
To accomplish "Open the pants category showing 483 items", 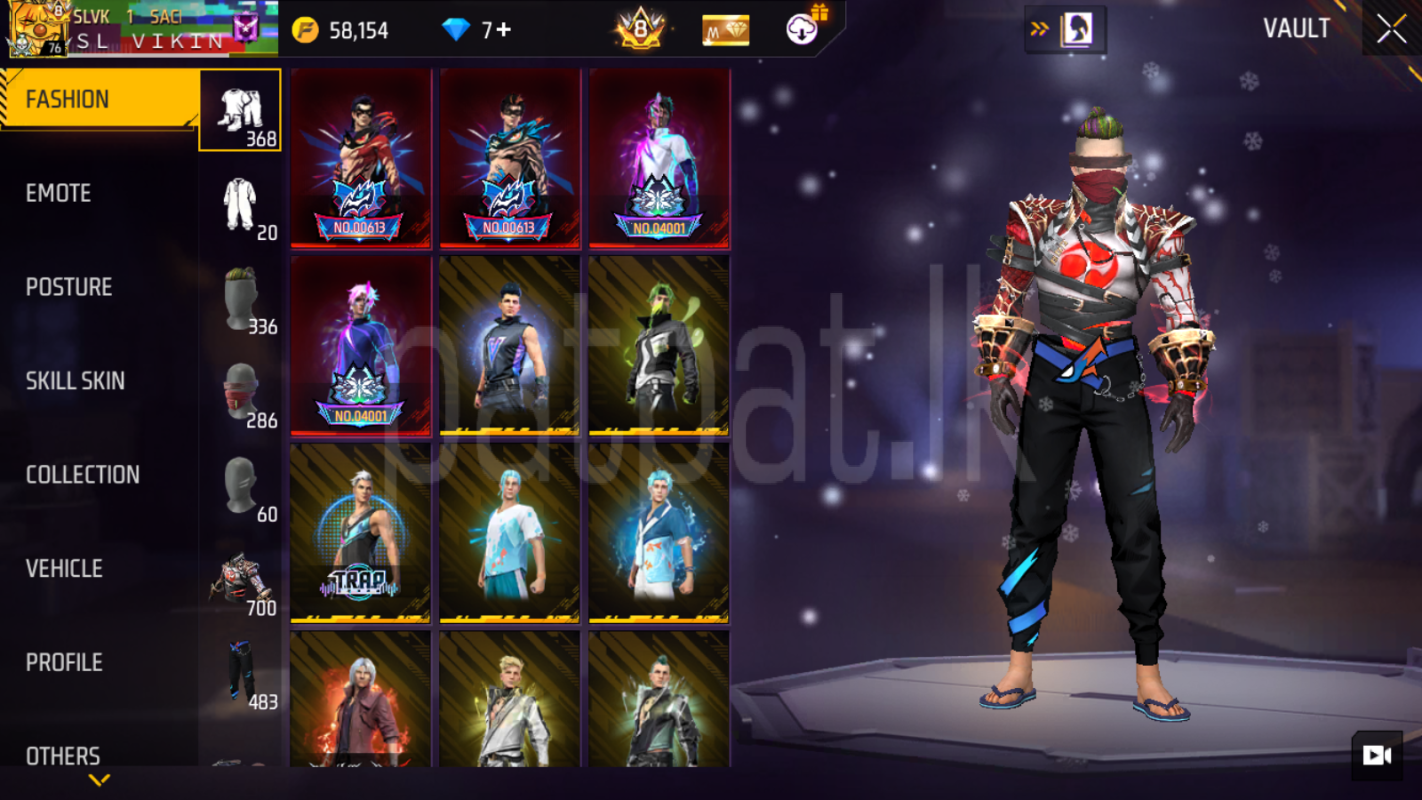I will (240, 675).
